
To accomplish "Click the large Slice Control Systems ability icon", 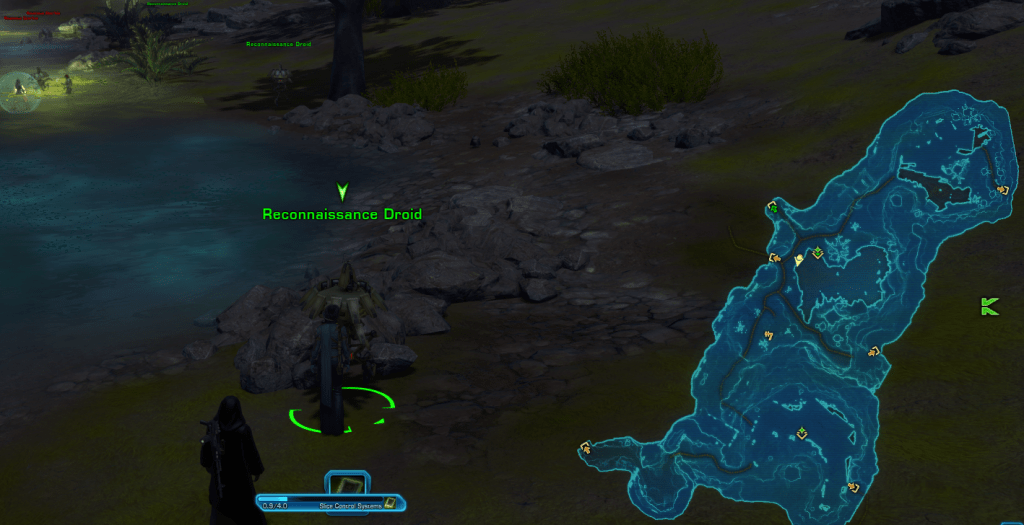I will [347, 483].
